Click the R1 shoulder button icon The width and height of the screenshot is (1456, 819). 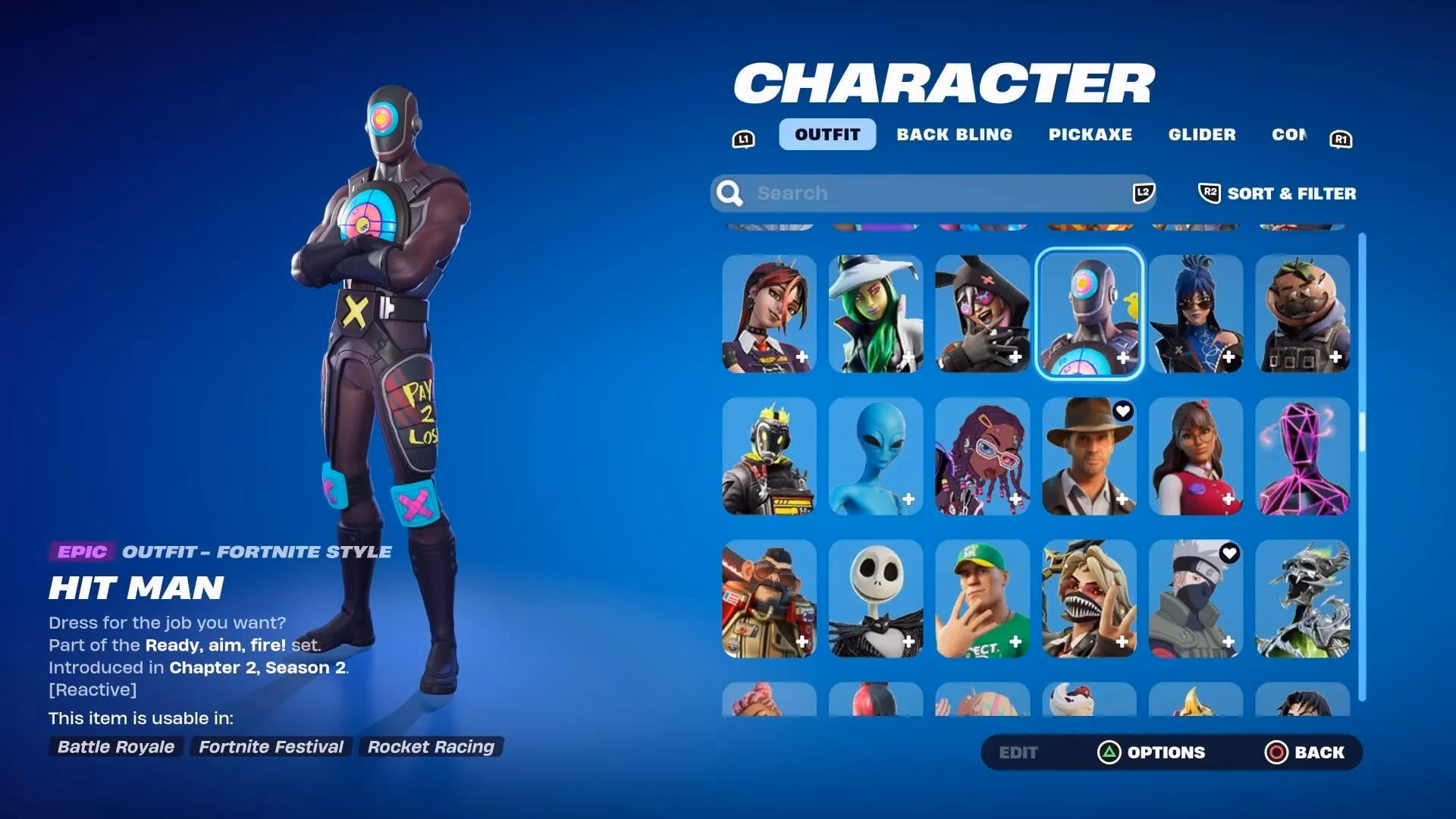[1339, 138]
